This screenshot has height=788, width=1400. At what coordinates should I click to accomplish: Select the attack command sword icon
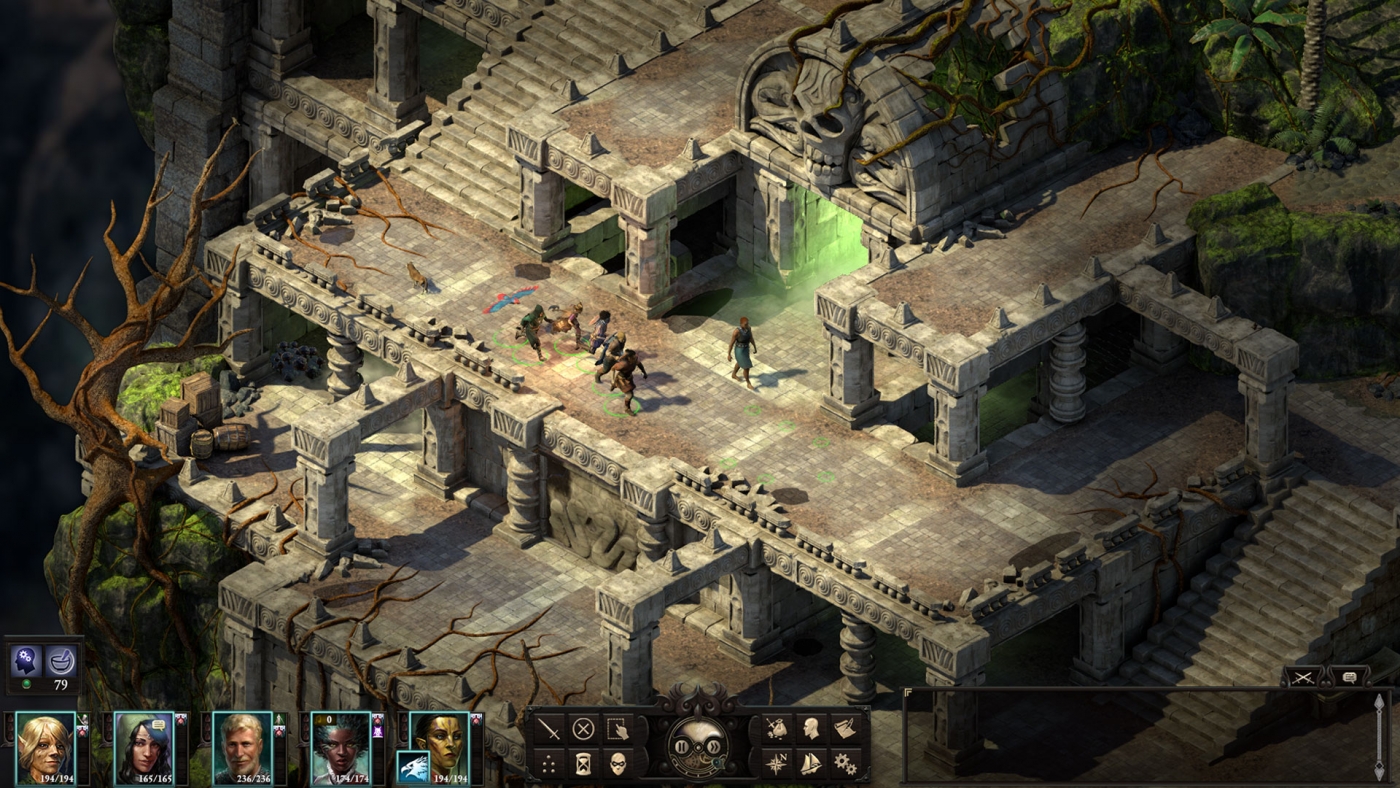tap(547, 730)
